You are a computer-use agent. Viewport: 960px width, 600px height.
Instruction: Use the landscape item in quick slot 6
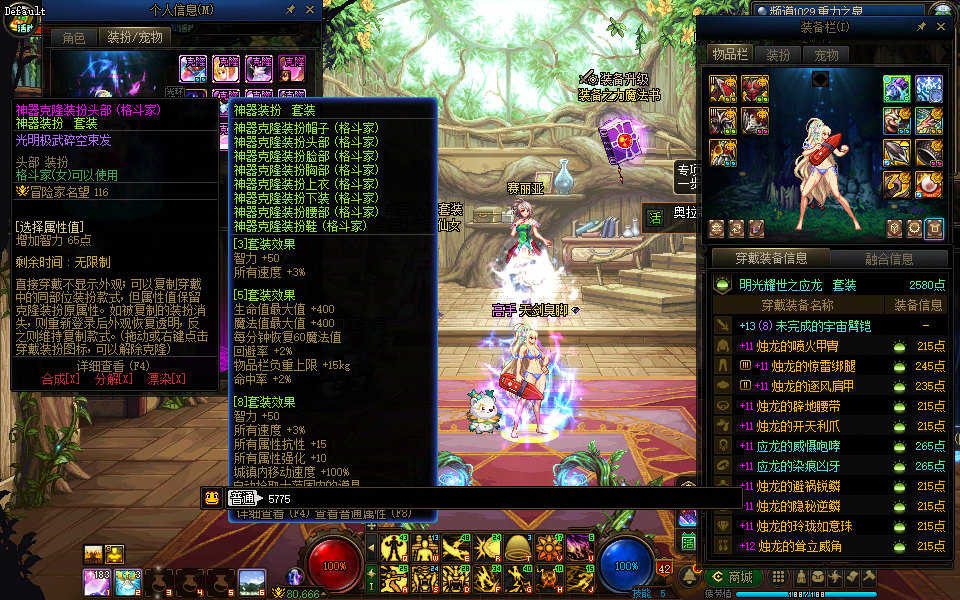tap(252, 581)
